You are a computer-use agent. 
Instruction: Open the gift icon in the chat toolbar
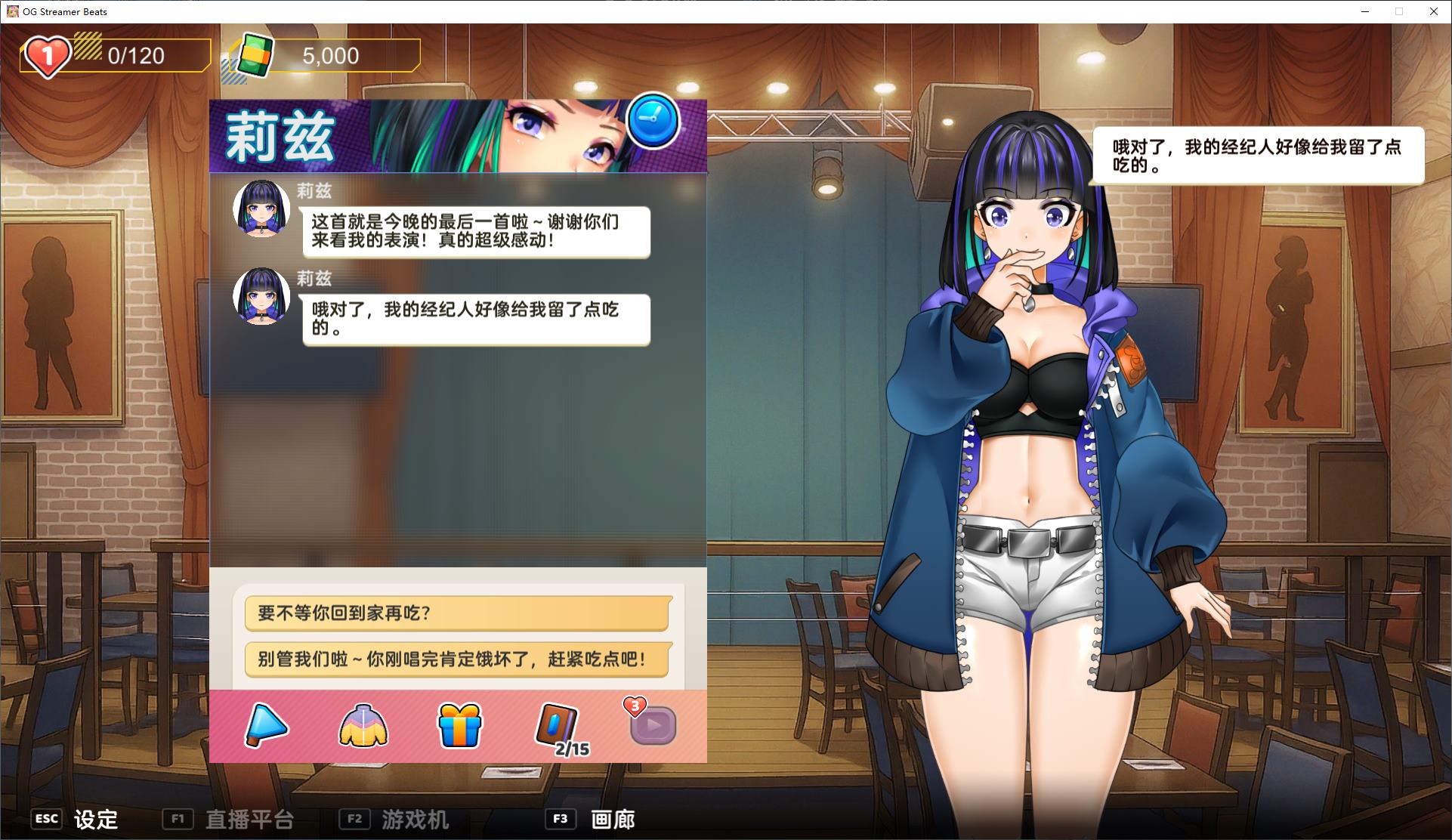[x=459, y=724]
